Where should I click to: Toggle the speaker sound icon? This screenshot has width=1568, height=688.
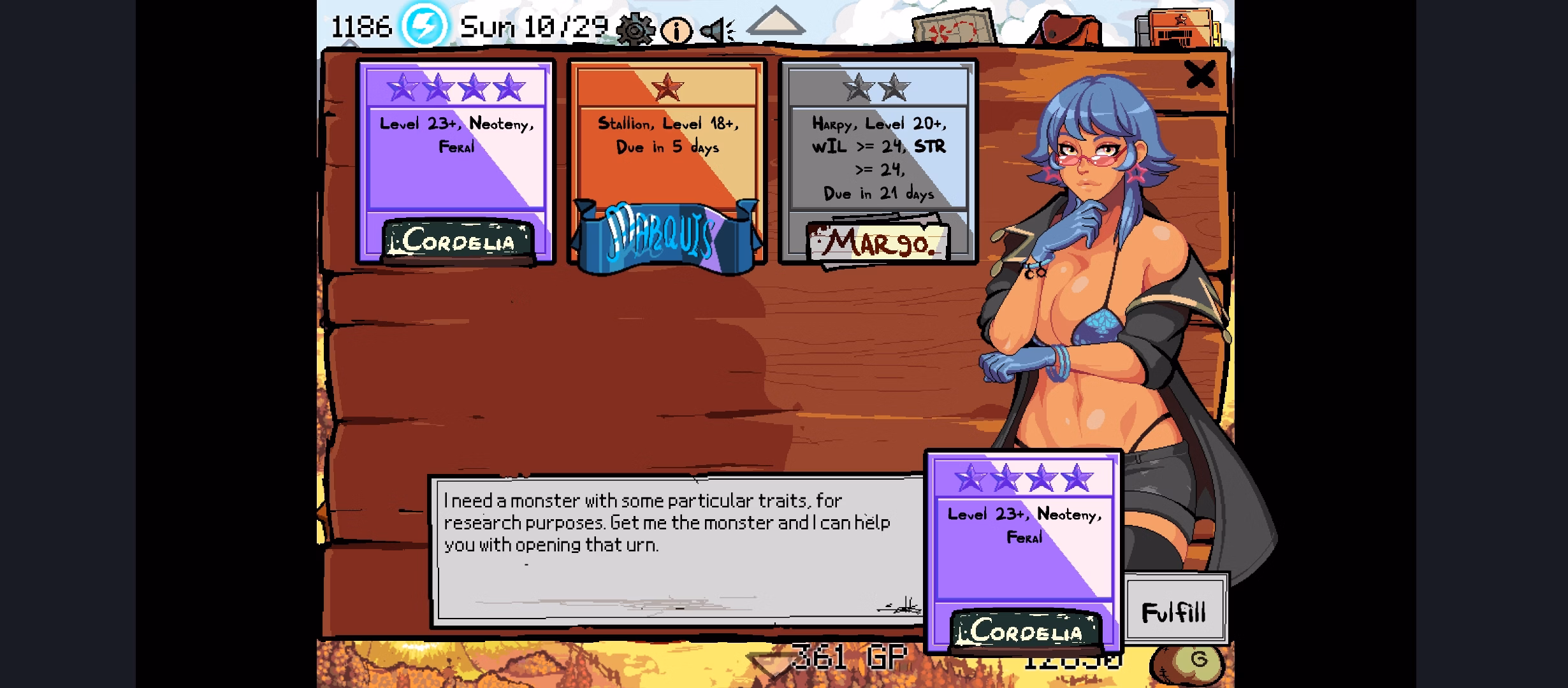pyautogui.click(x=717, y=30)
